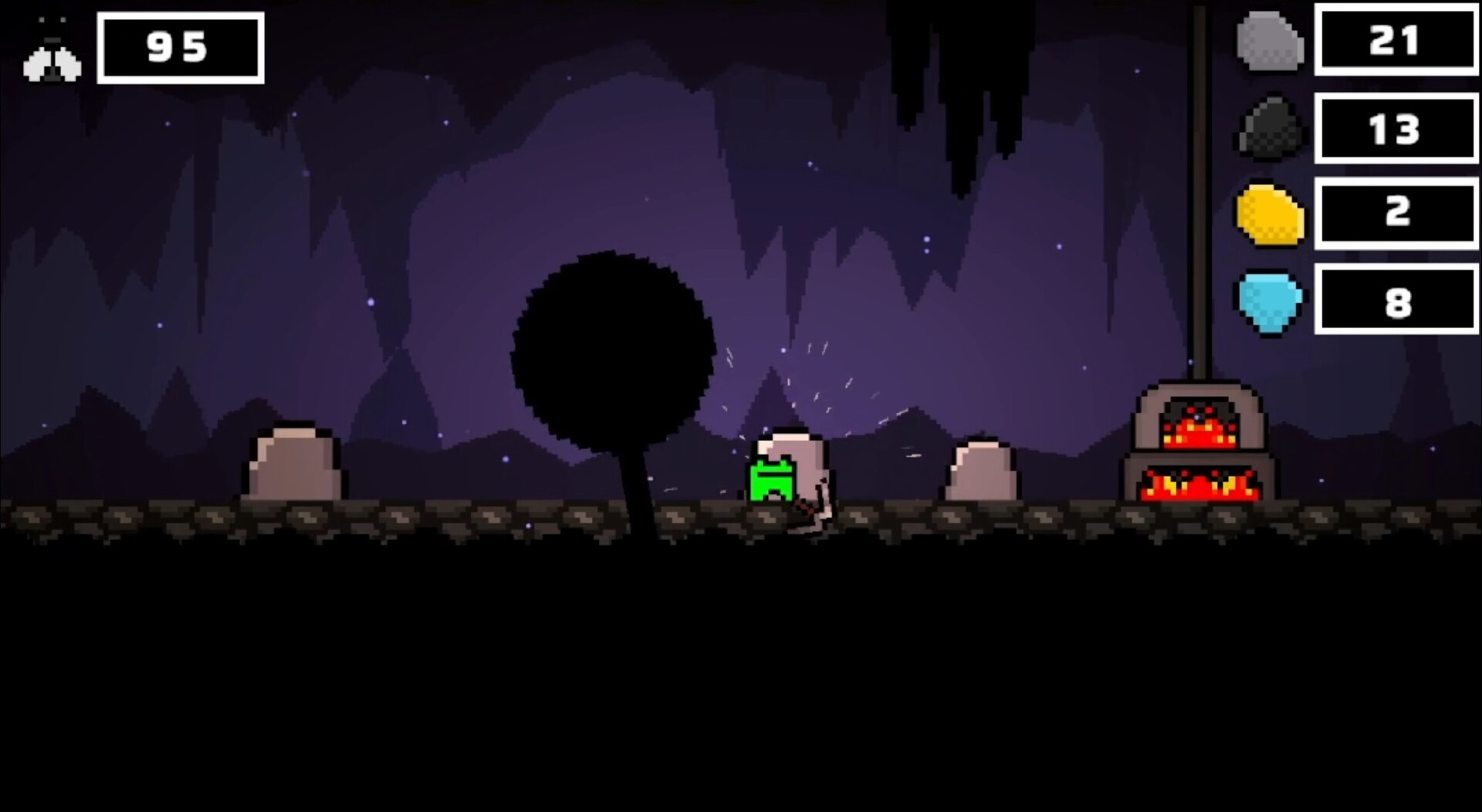The width and height of the screenshot is (1482, 812).
Task: Click the yellow gold color swatch
Action: tap(1270, 214)
